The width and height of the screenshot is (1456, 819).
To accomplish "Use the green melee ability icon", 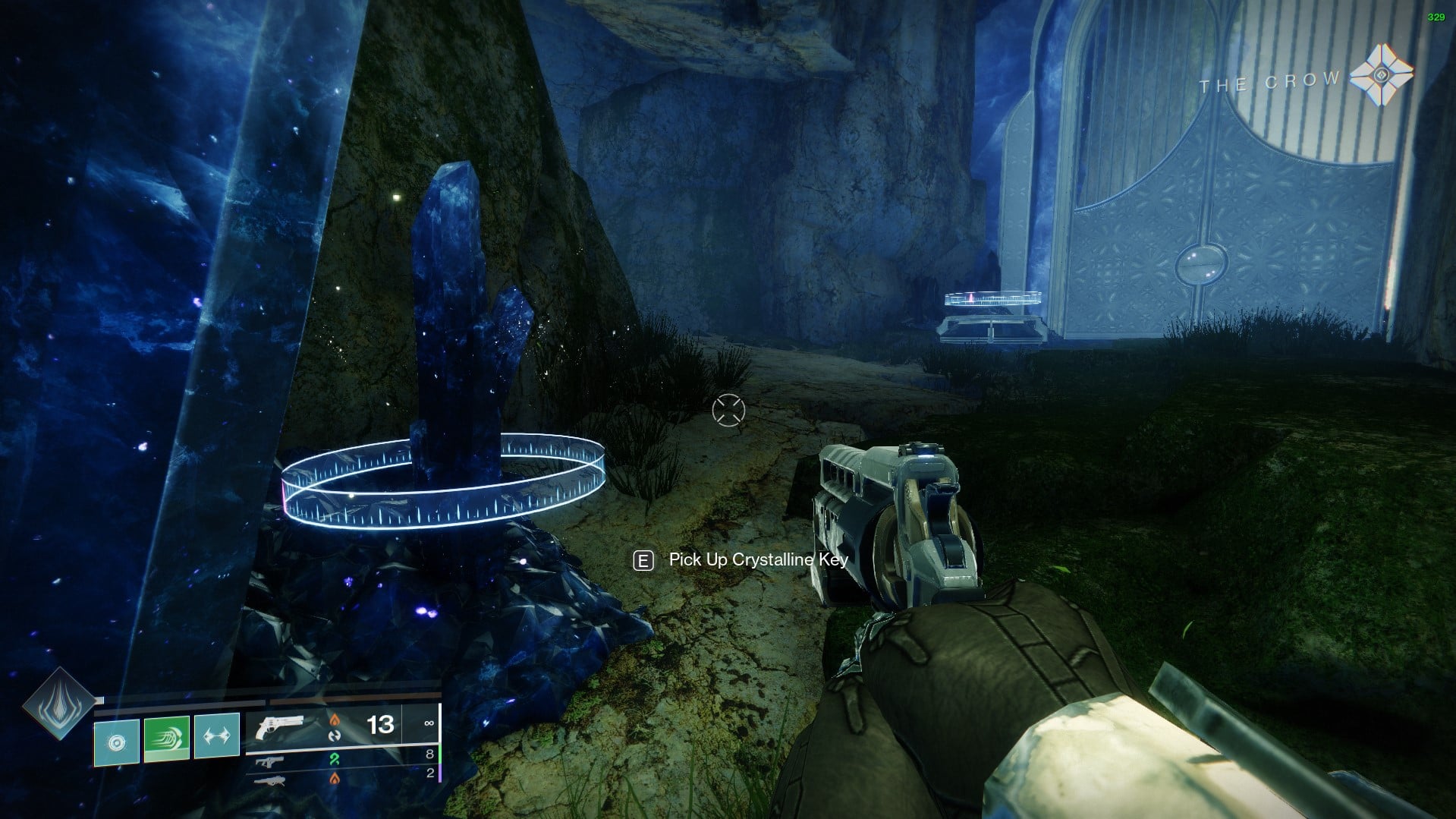I will pos(167,737).
